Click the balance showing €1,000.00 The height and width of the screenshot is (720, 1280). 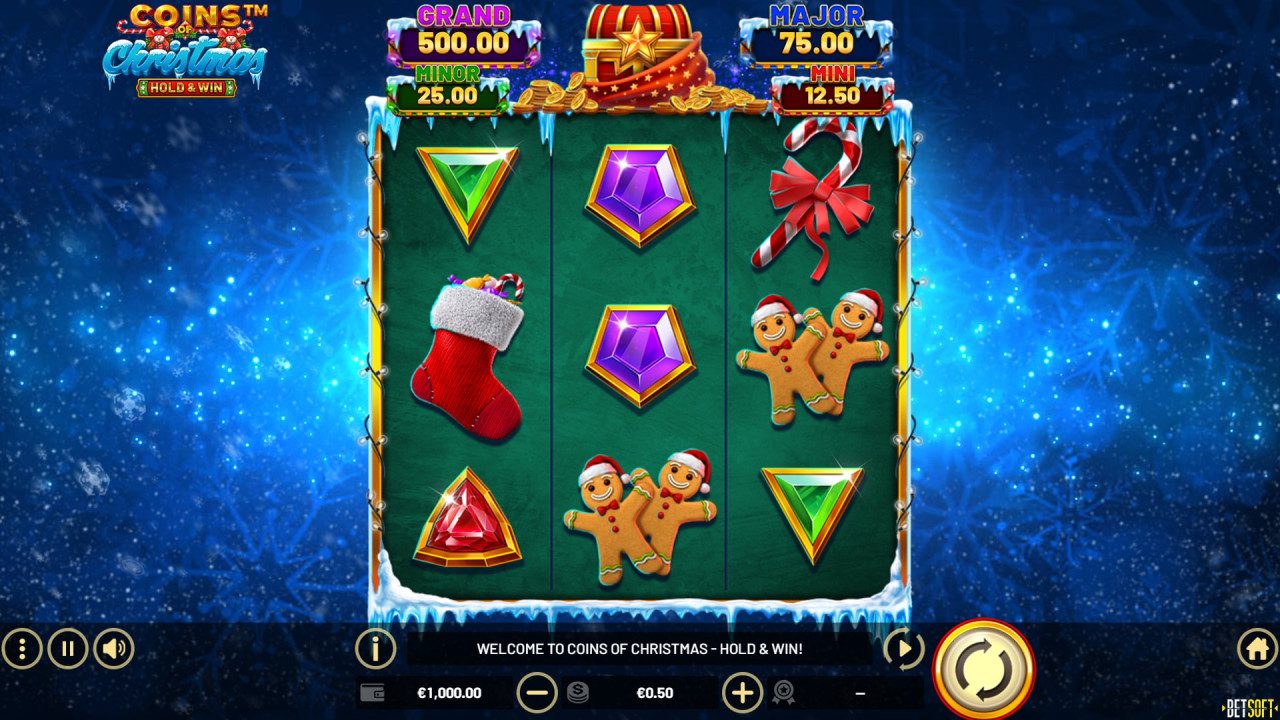tap(448, 692)
